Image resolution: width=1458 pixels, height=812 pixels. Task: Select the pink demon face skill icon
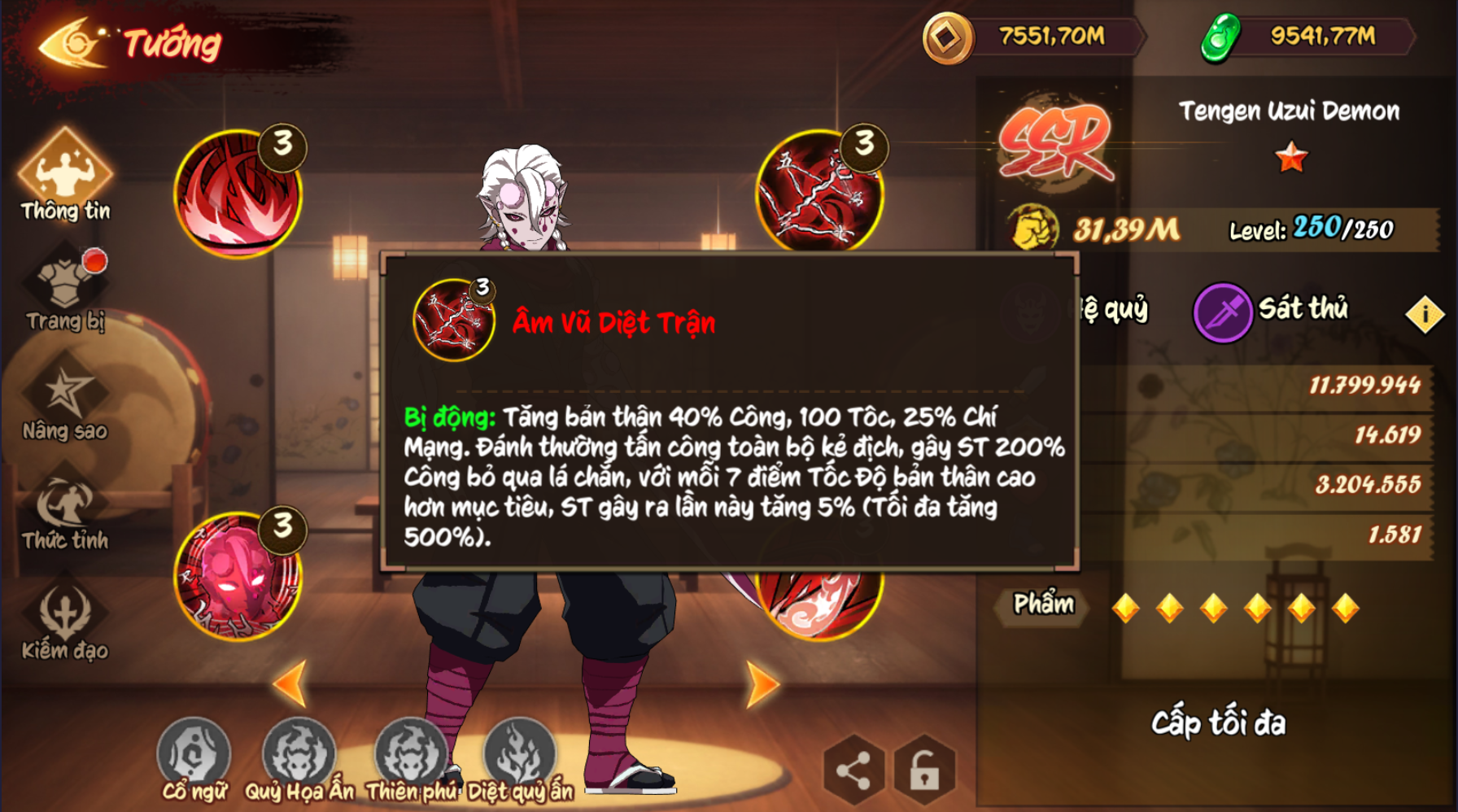point(238,576)
